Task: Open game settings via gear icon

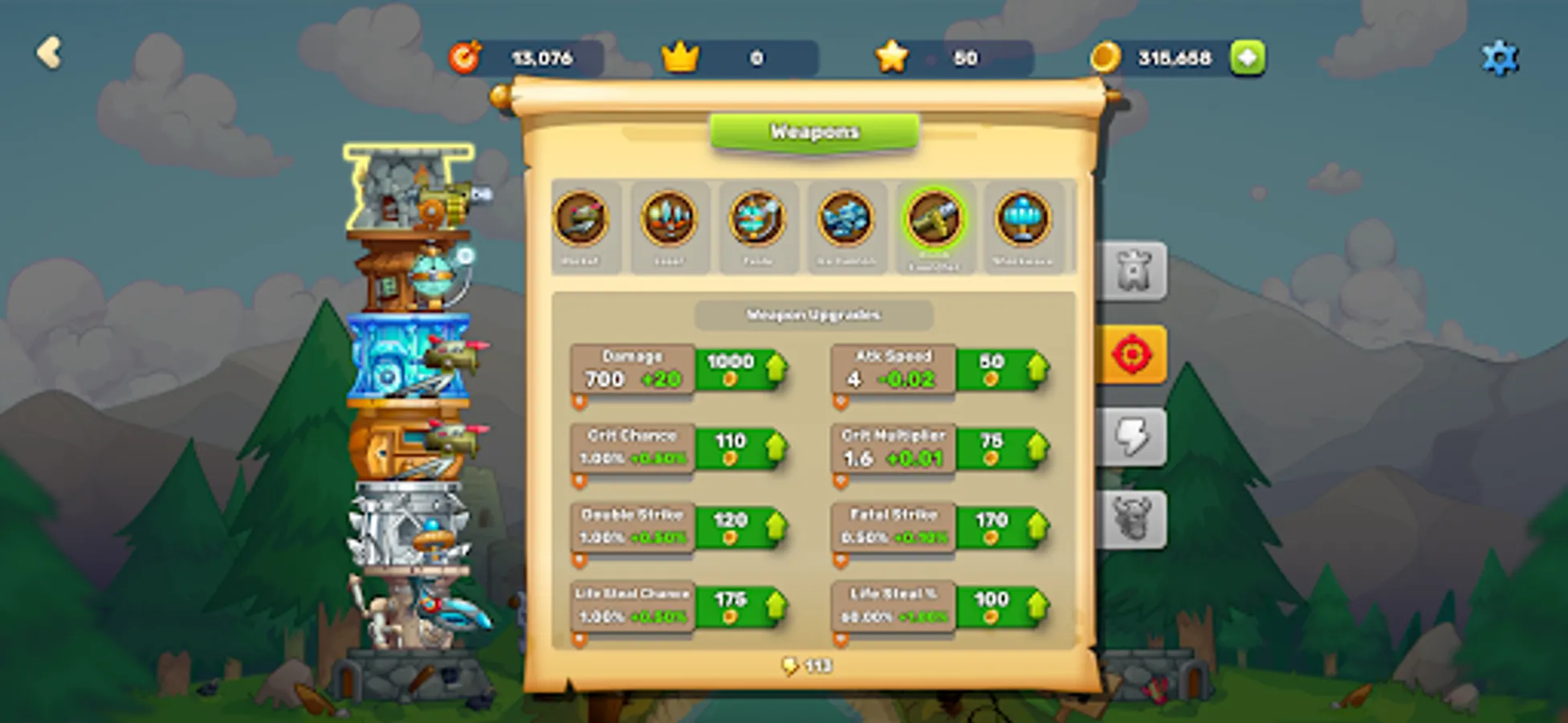Action: 1500,56
